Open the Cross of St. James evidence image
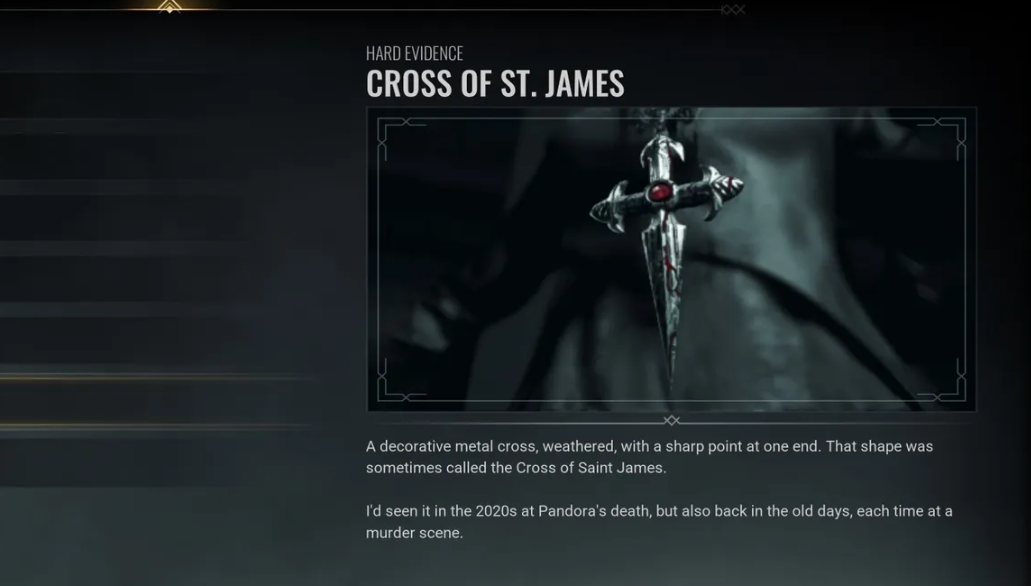Image resolution: width=1031 pixels, height=586 pixels. (671, 259)
